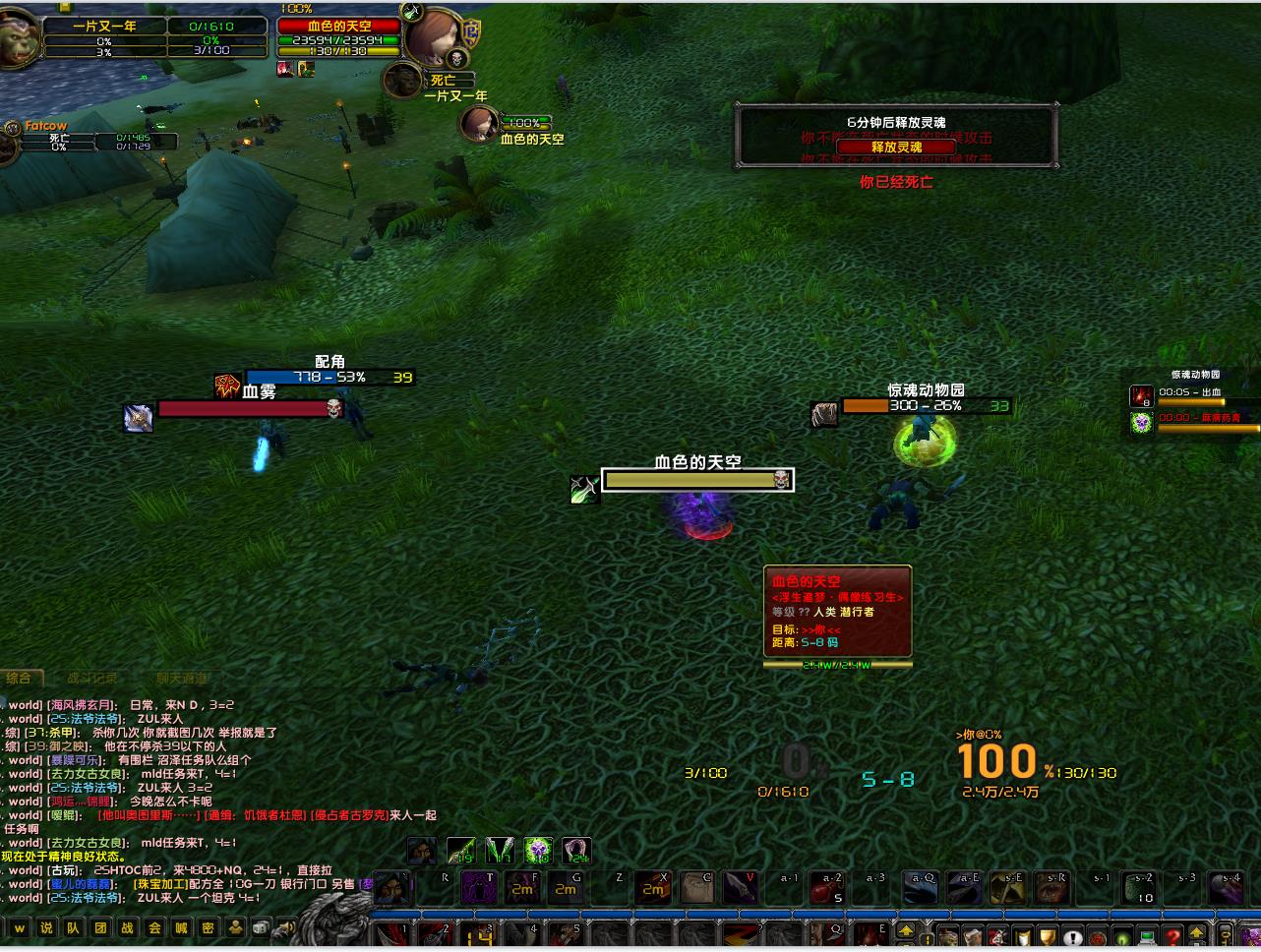Open the 密 whisper chat button
This screenshot has height=952, width=1261.
208,927
